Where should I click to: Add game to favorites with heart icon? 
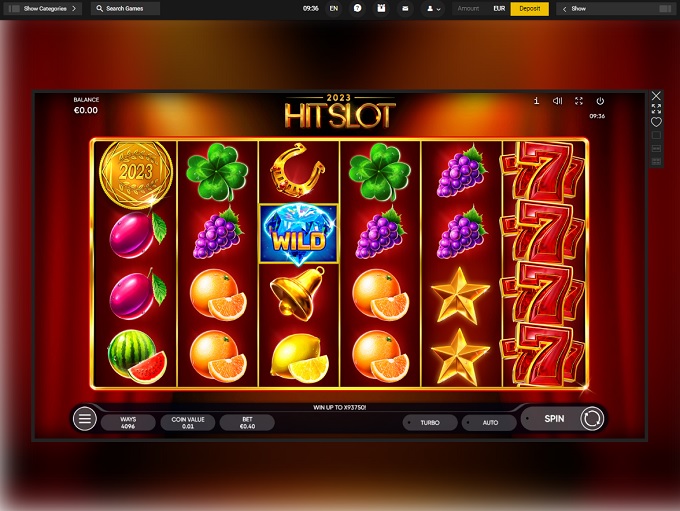click(656, 122)
